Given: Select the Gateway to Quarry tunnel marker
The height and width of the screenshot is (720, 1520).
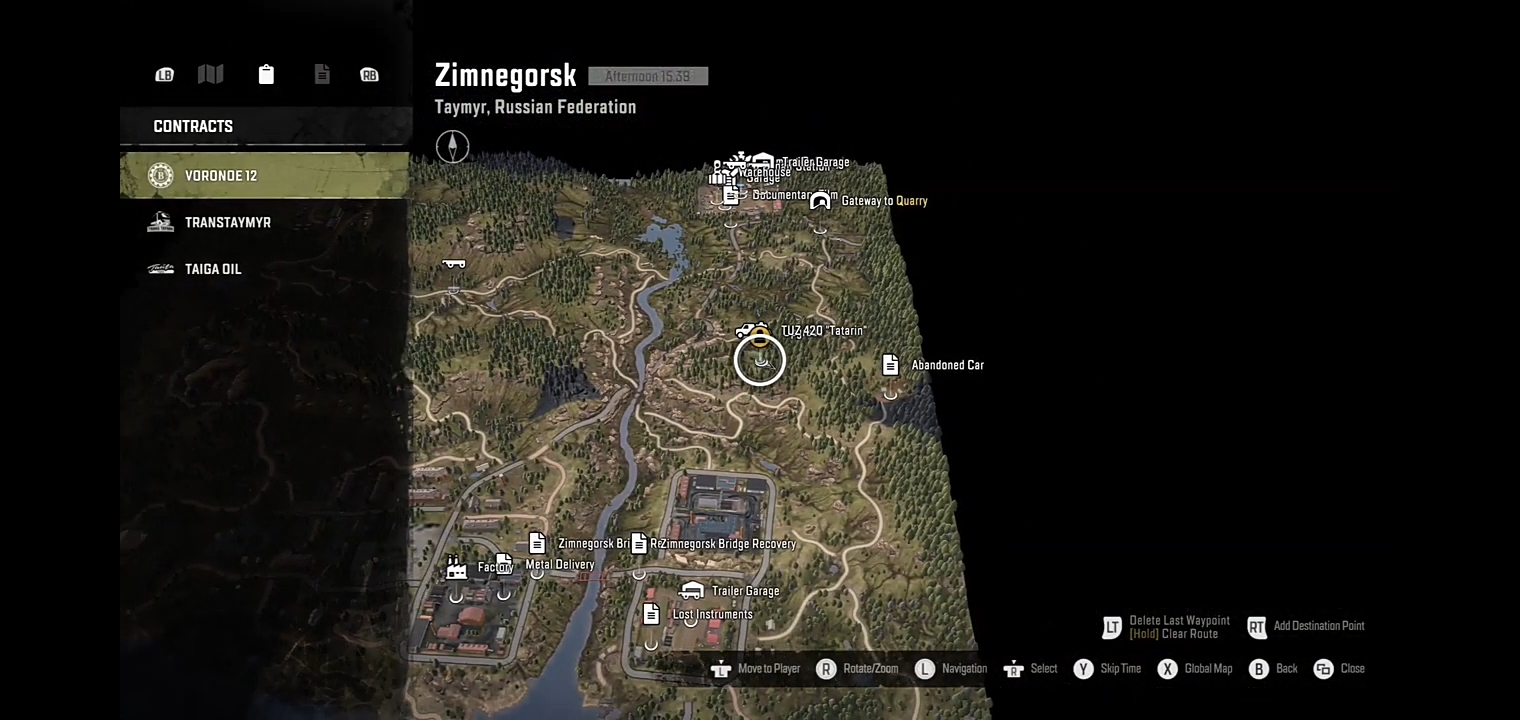Looking at the screenshot, I should (821, 201).
